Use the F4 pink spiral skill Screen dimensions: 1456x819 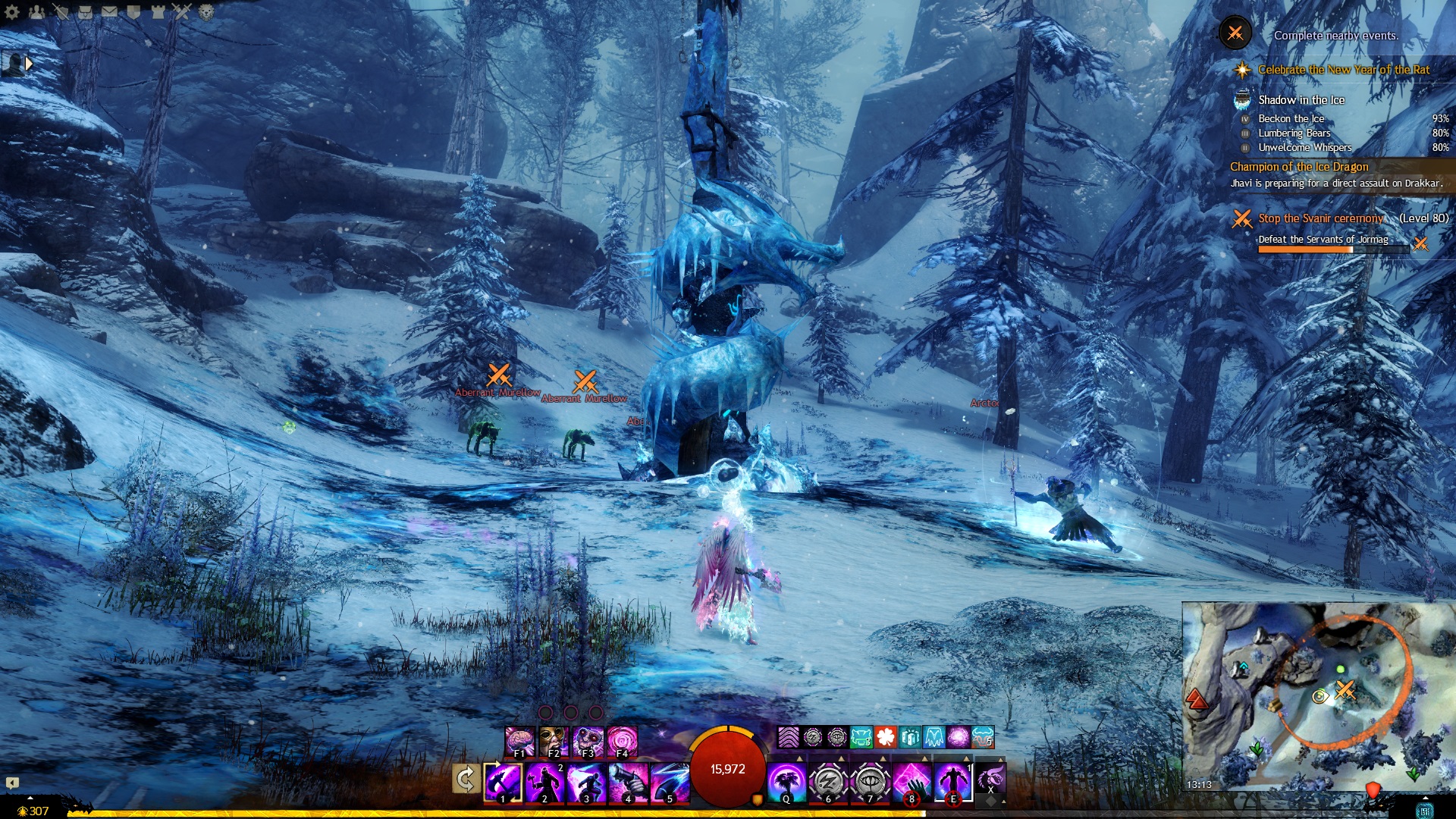pos(622,741)
